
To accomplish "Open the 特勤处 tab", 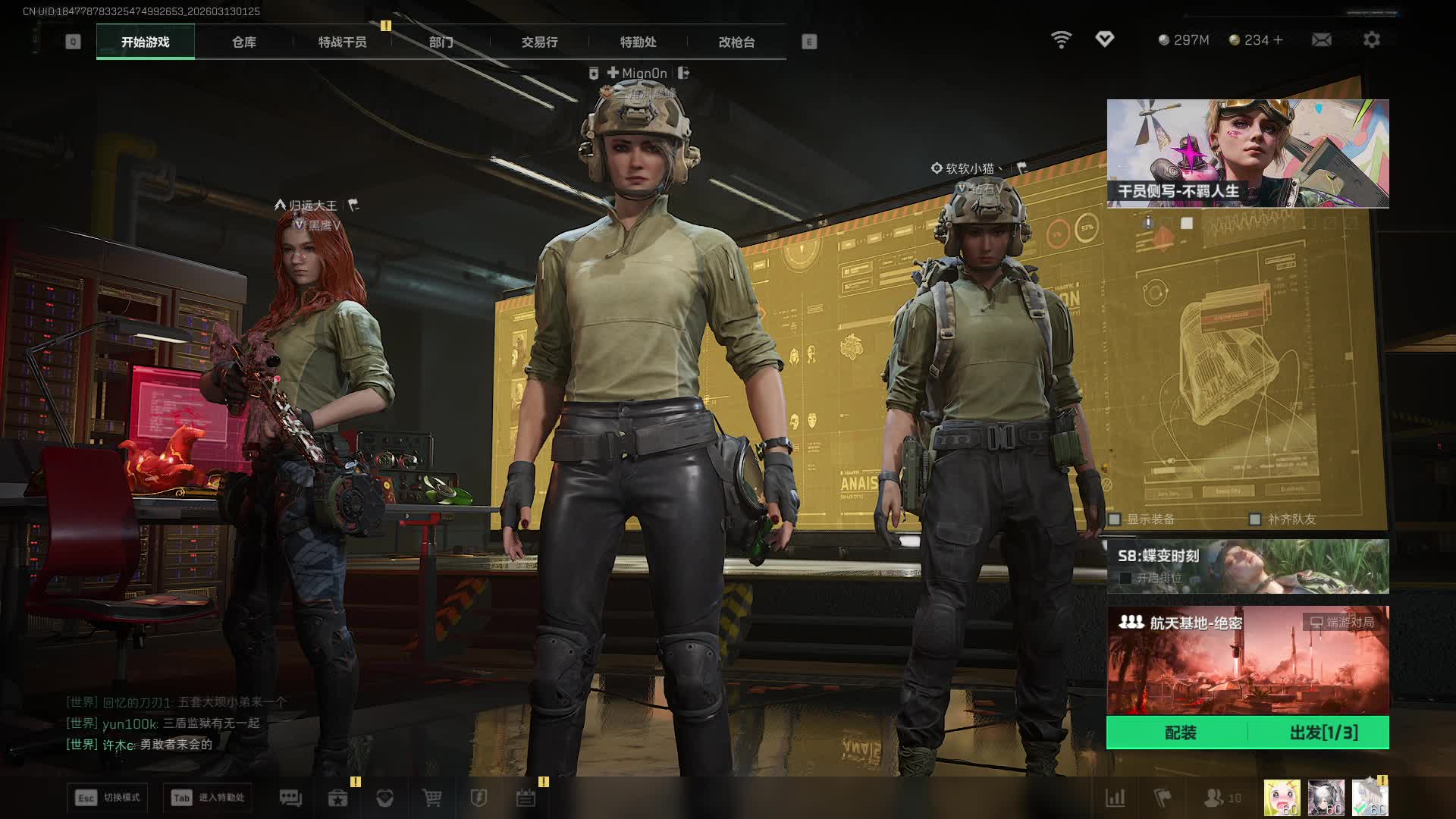I will [x=638, y=42].
